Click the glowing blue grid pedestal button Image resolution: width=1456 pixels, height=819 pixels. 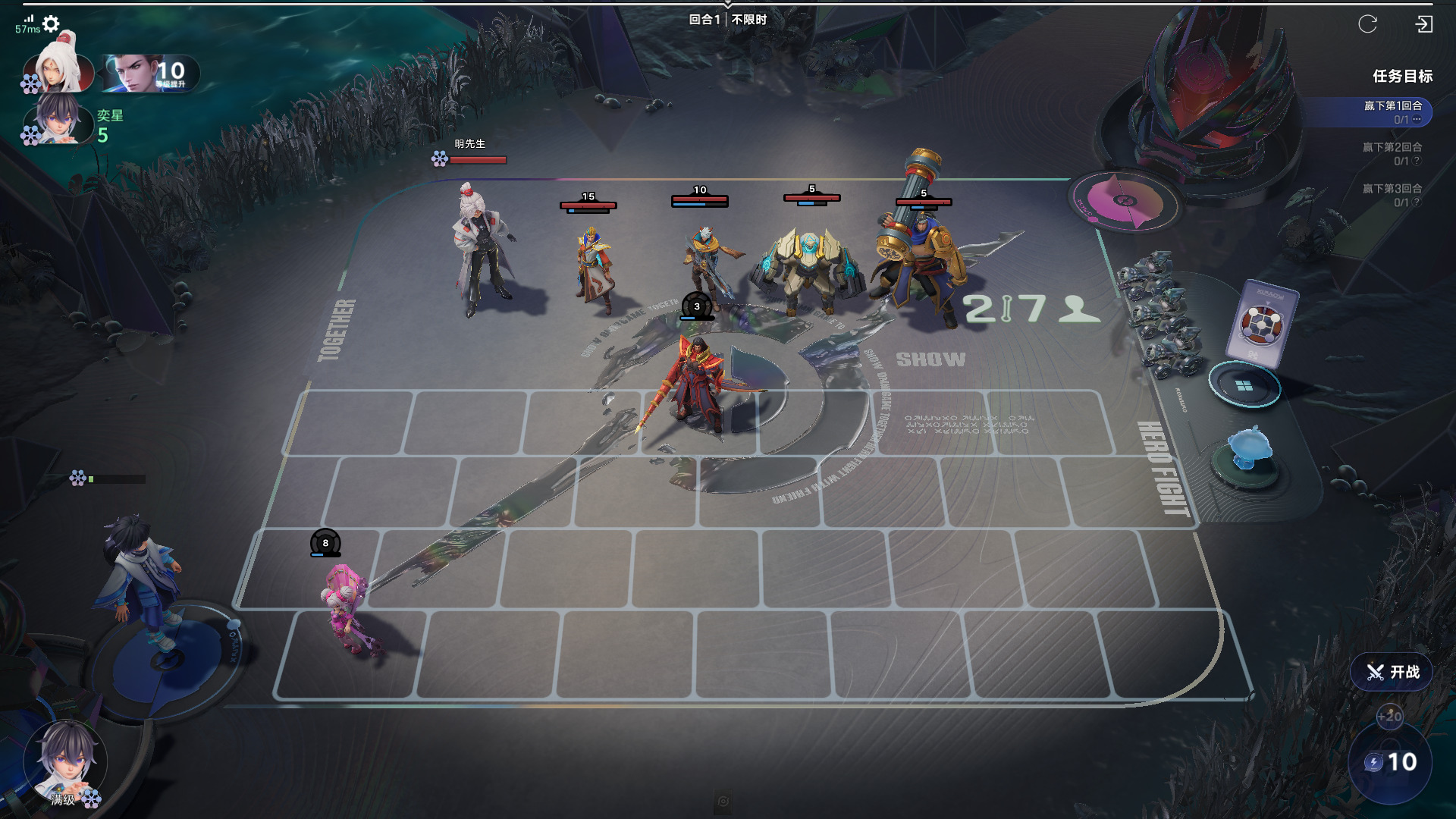(x=1244, y=386)
